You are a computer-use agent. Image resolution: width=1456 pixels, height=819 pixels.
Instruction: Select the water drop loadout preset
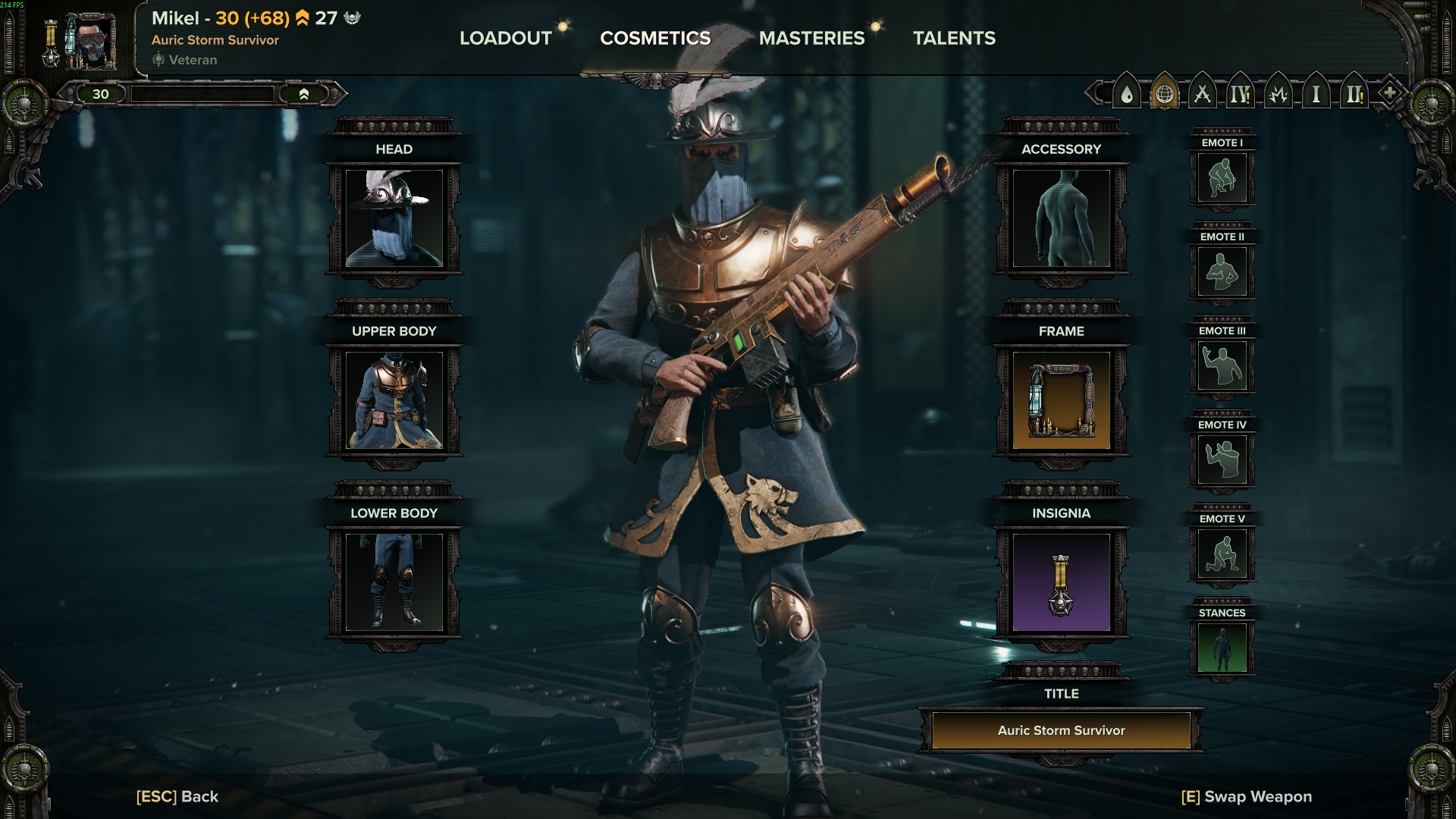(1127, 95)
